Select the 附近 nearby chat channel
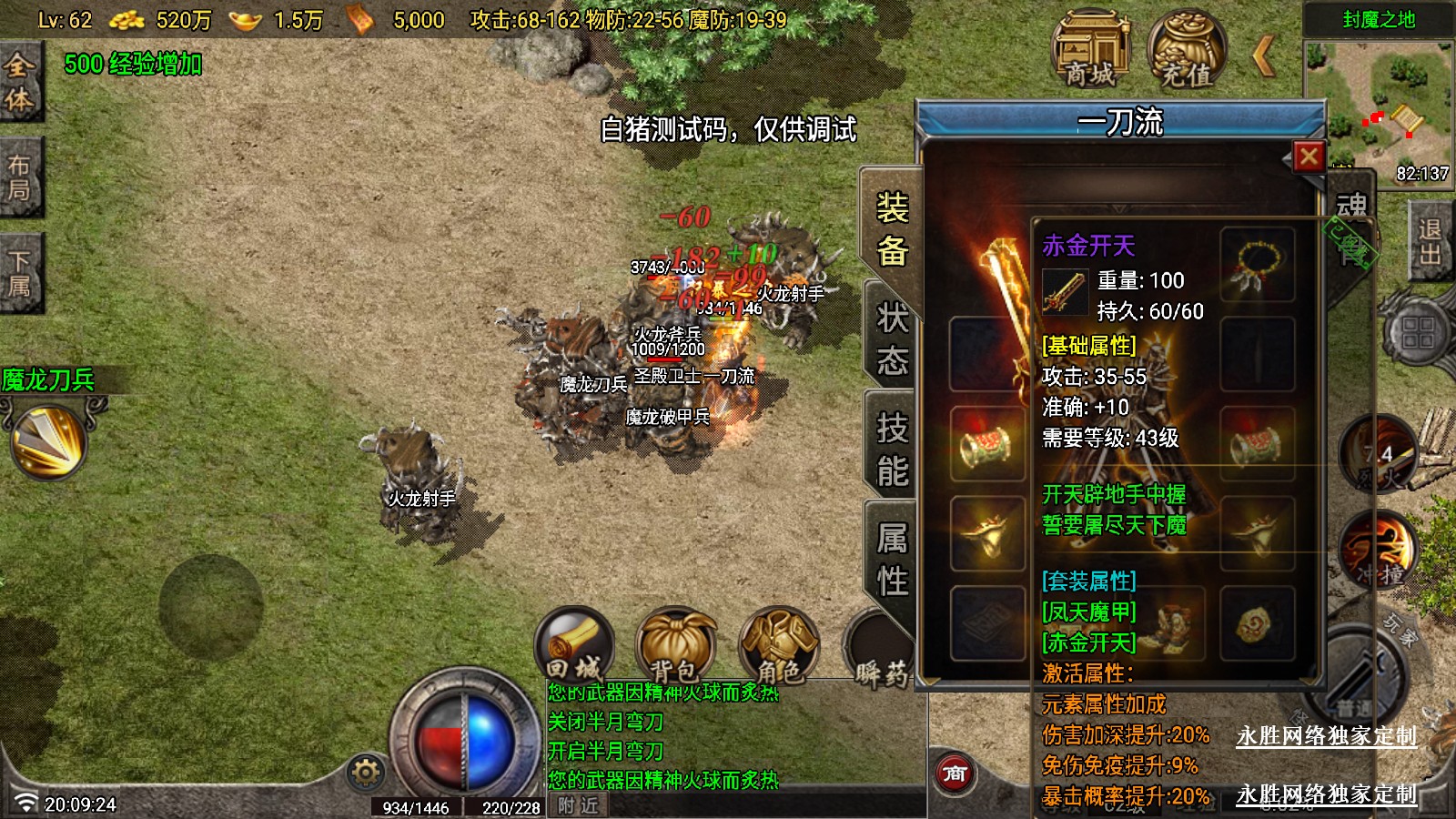Viewport: 1456px width, 819px height. tap(578, 805)
